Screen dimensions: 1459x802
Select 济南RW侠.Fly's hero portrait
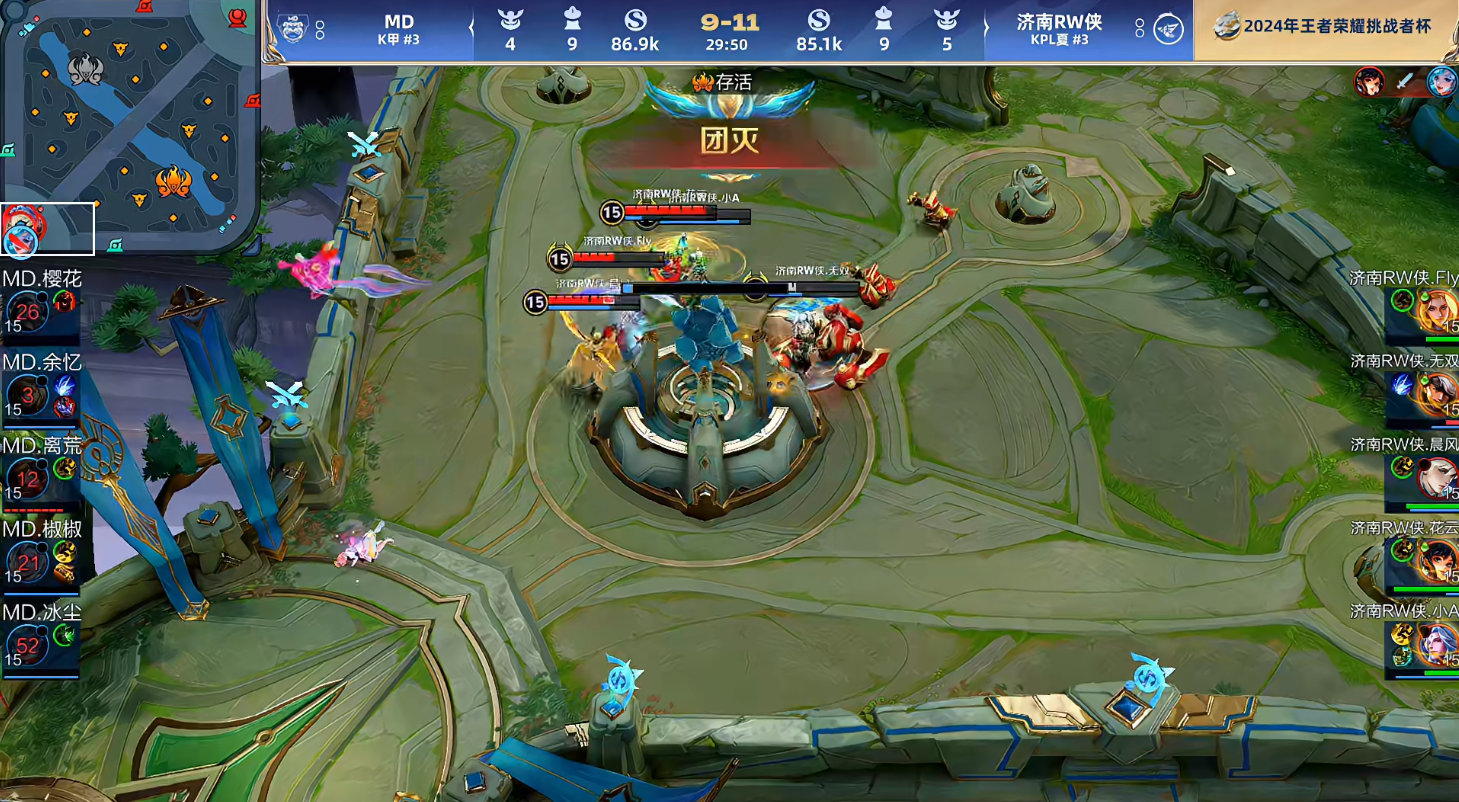(1438, 312)
